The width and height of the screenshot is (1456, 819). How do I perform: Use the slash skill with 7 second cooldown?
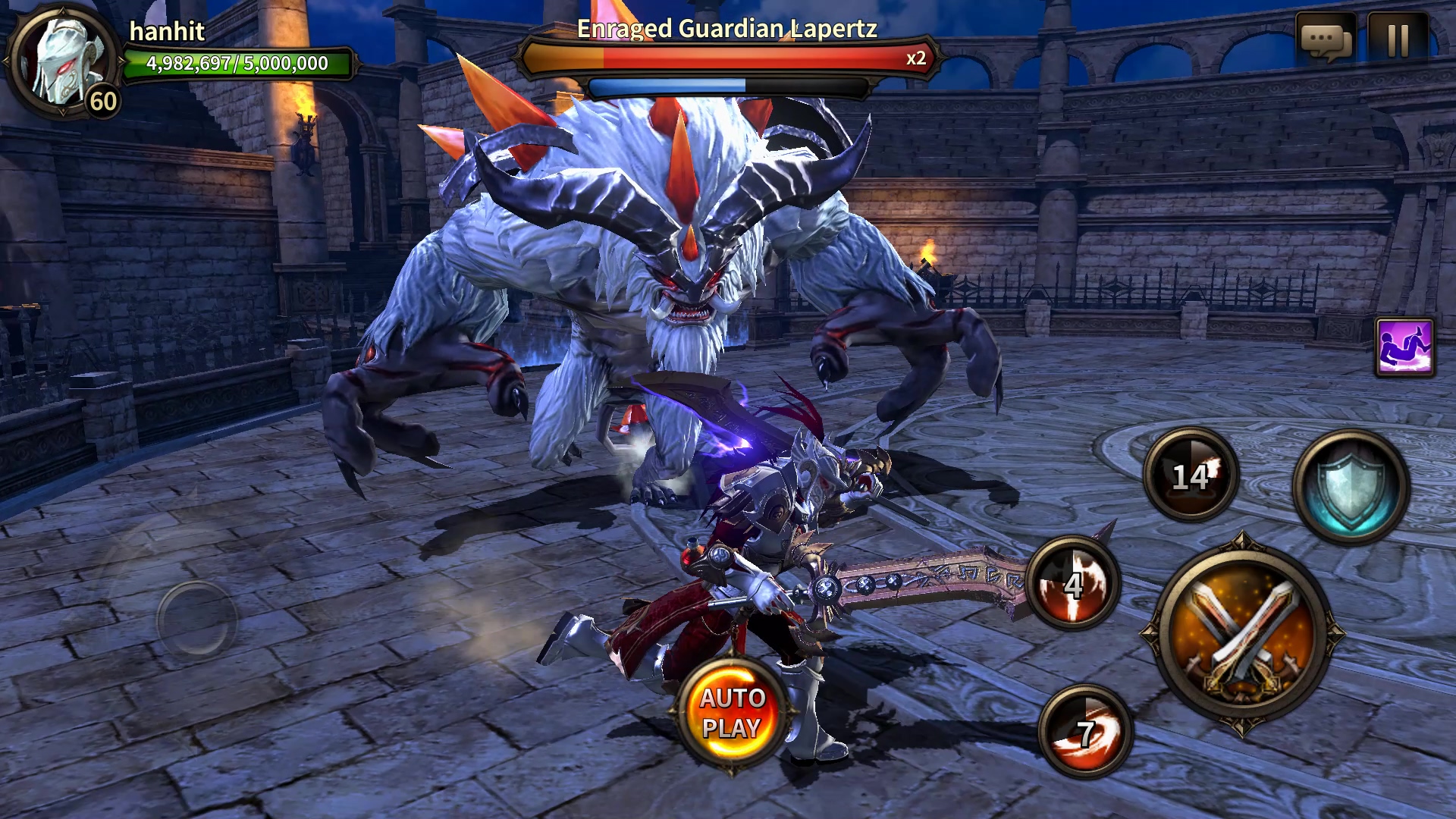[1085, 731]
